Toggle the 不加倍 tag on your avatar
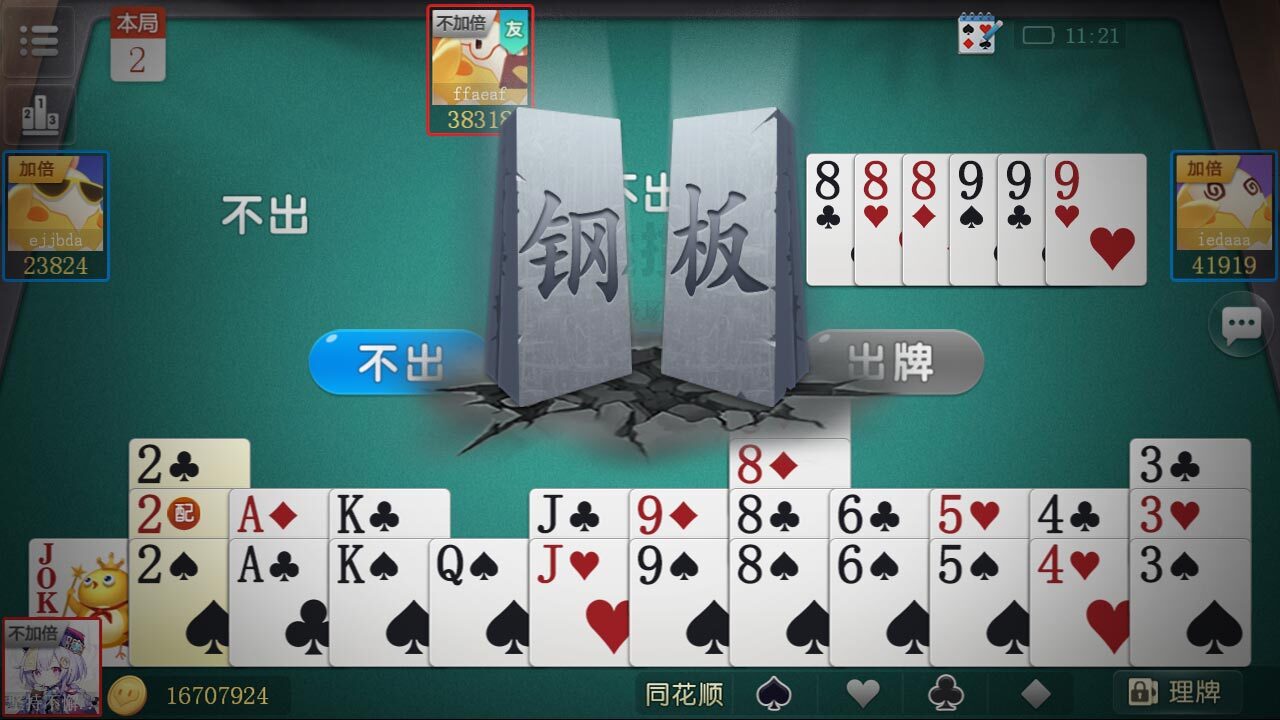Image resolution: width=1280 pixels, height=720 pixels. 33,633
